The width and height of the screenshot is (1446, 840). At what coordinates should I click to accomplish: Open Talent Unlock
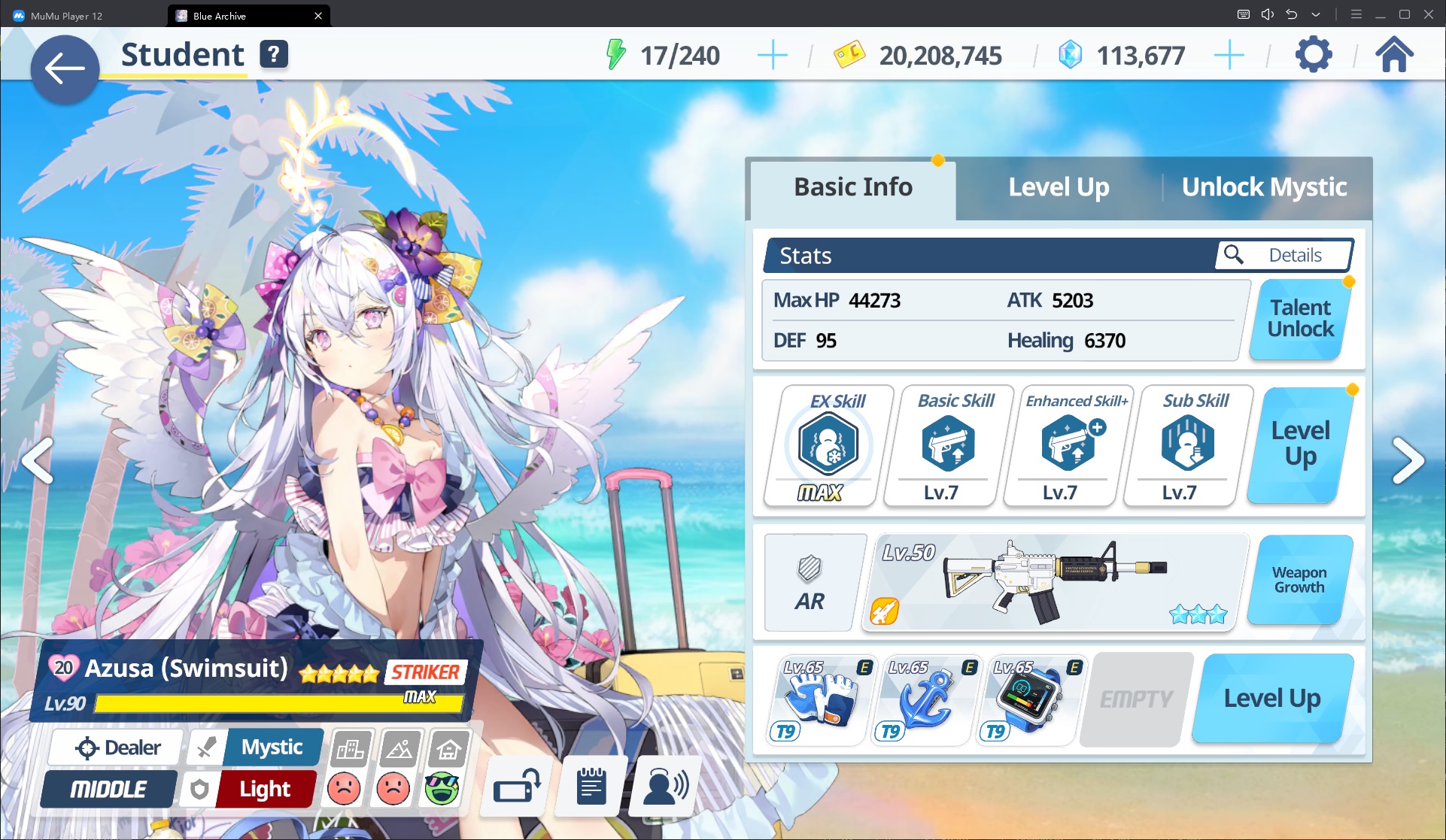pyautogui.click(x=1300, y=319)
